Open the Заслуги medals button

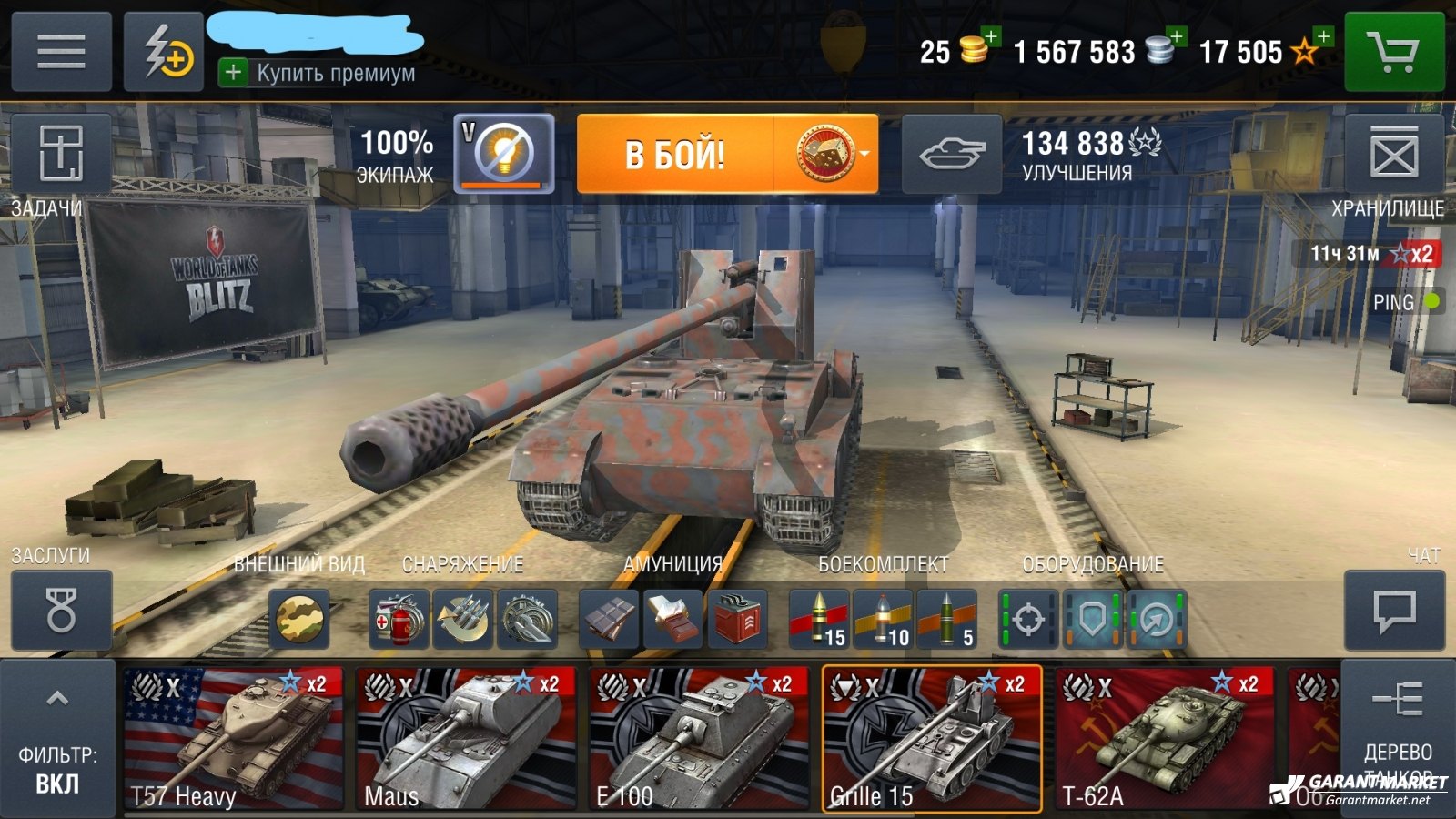61,611
